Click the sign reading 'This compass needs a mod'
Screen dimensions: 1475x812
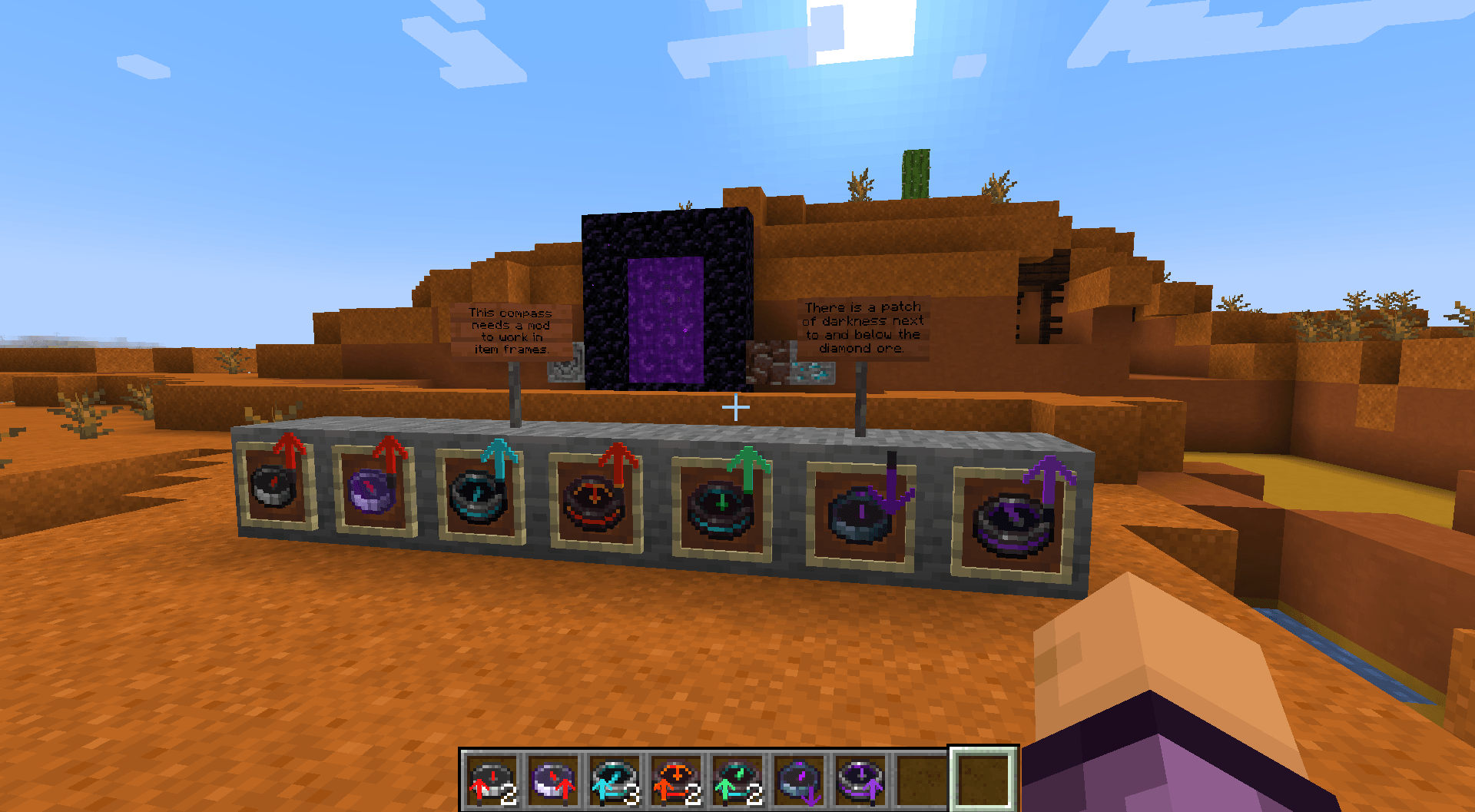pyautogui.click(x=512, y=332)
